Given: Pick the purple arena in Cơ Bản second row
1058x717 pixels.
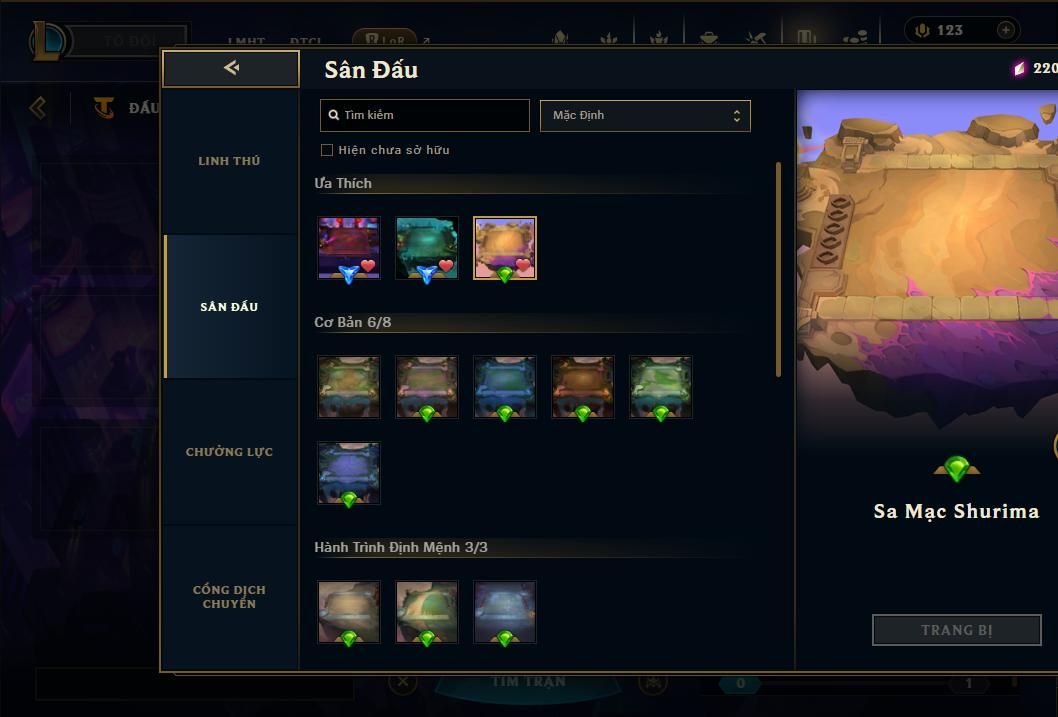Looking at the screenshot, I should point(349,473).
